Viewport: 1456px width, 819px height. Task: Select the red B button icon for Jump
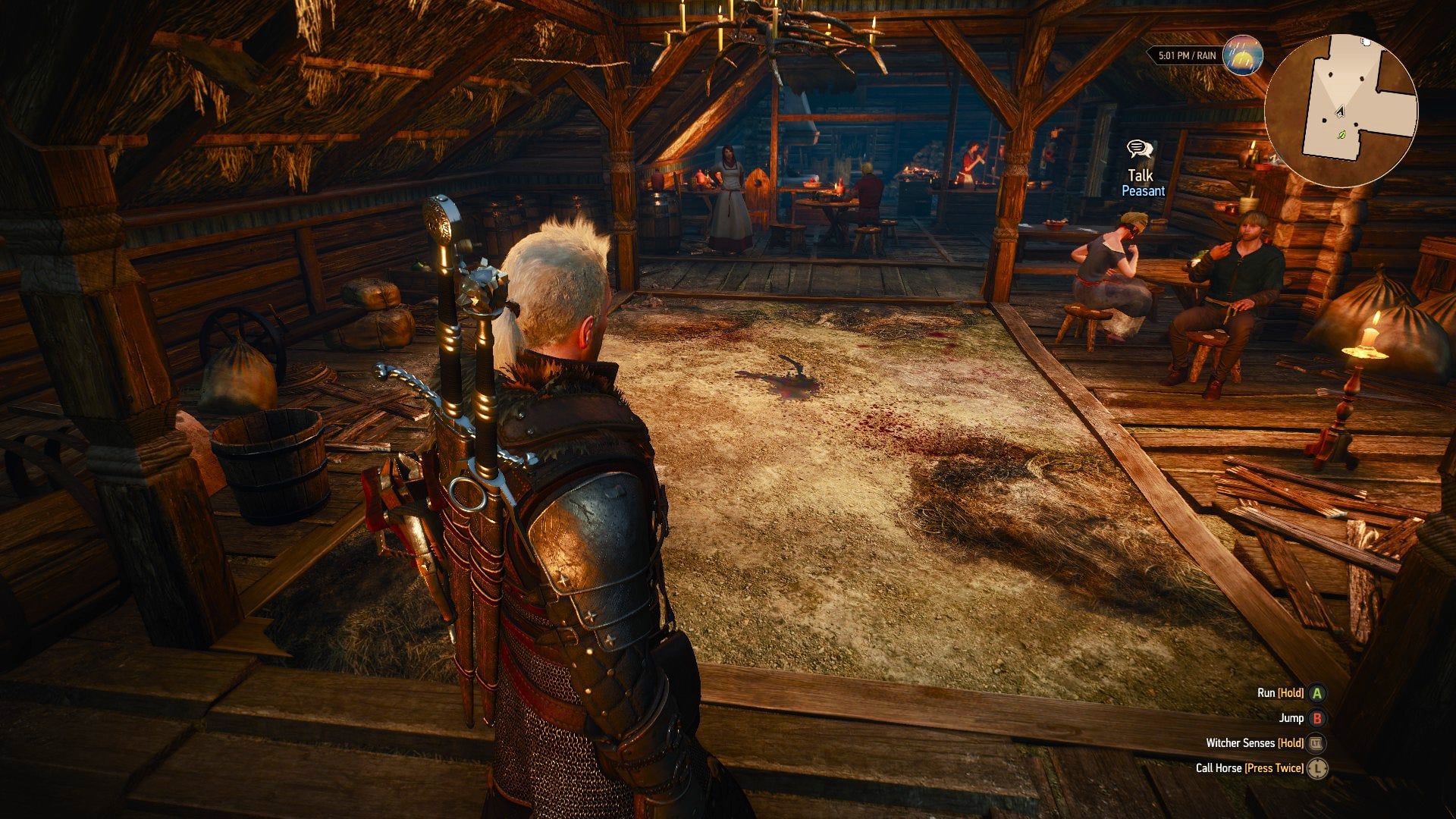[1317, 718]
